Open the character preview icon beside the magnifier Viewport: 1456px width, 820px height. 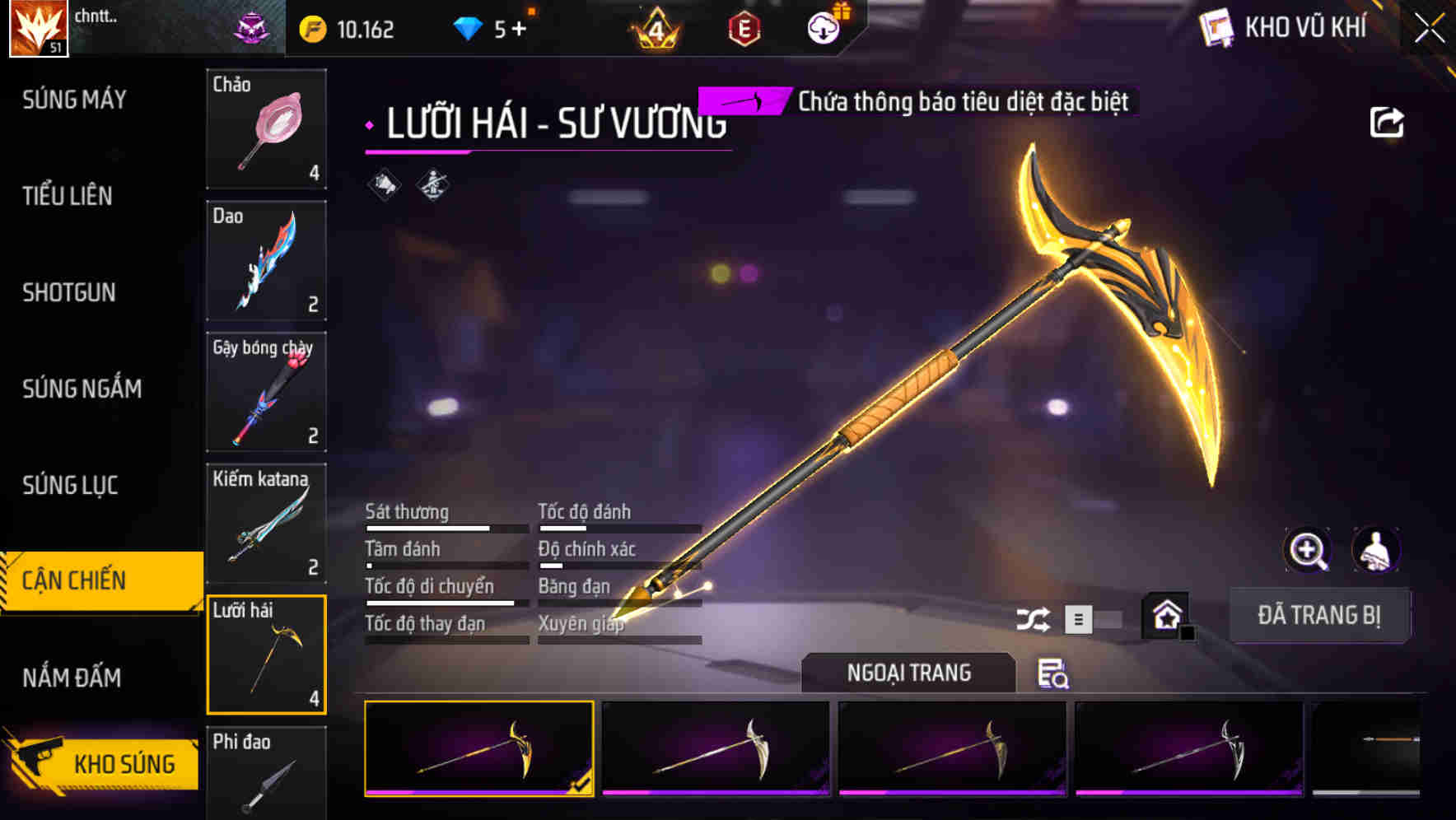[1377, 550]
